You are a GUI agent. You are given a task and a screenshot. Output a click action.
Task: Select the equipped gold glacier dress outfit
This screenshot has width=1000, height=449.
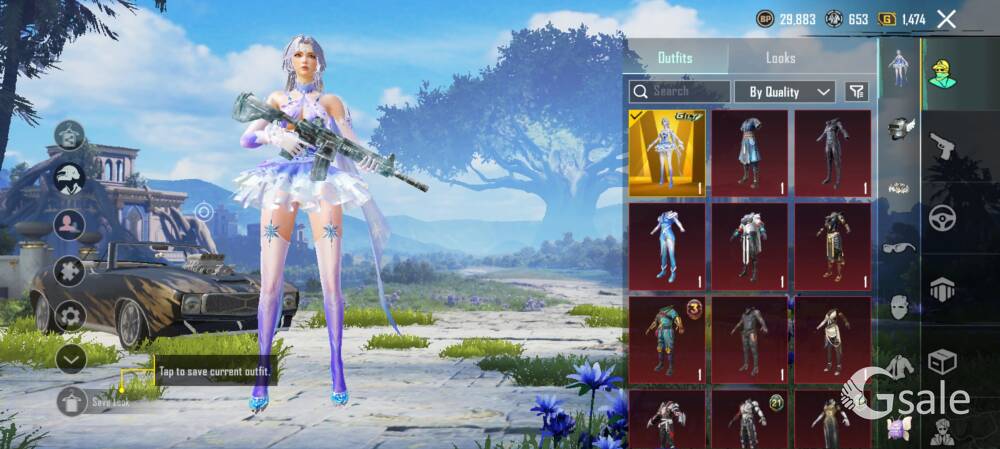point(666,152)
